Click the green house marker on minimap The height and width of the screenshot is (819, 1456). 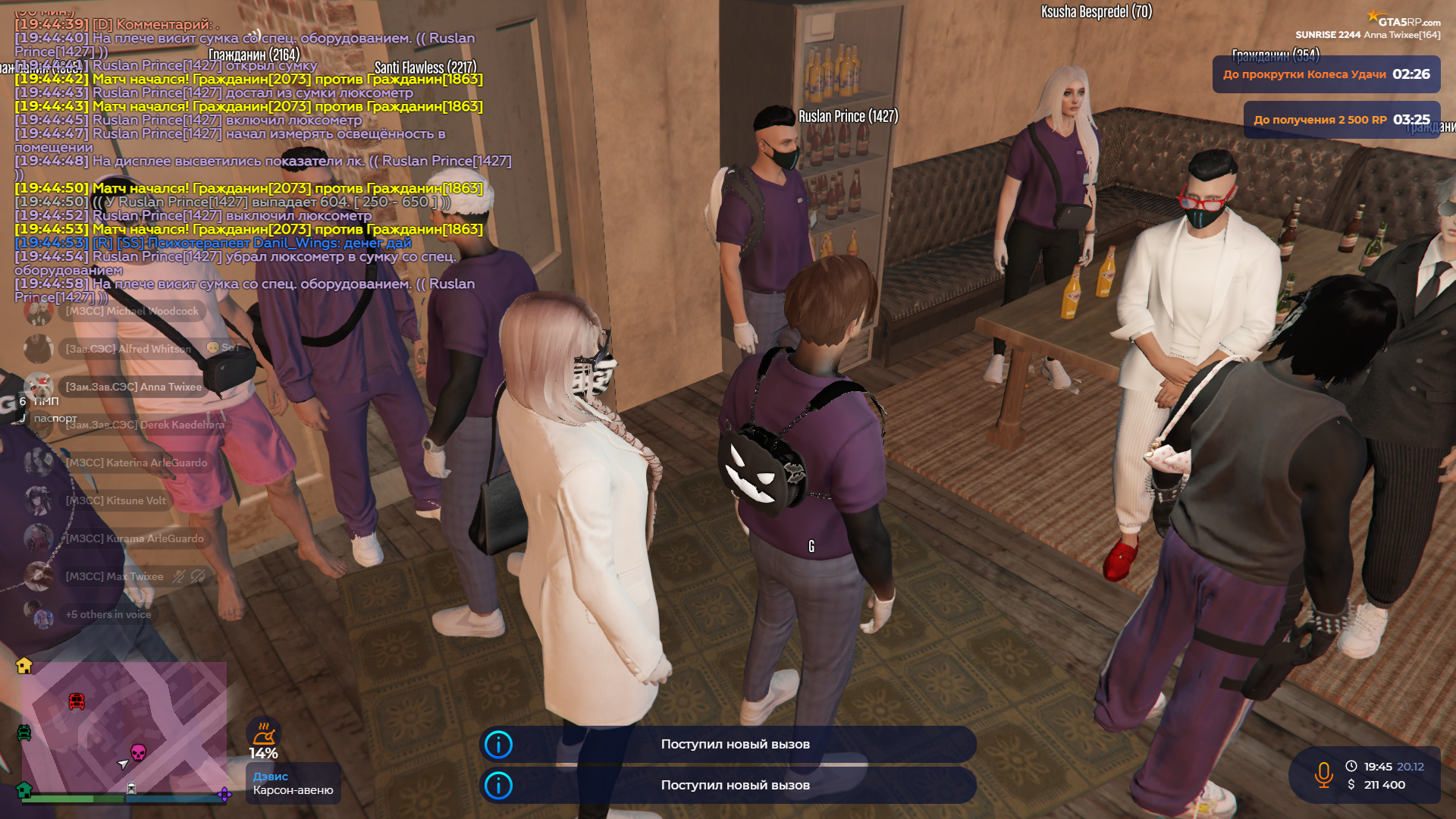point(24,789)
